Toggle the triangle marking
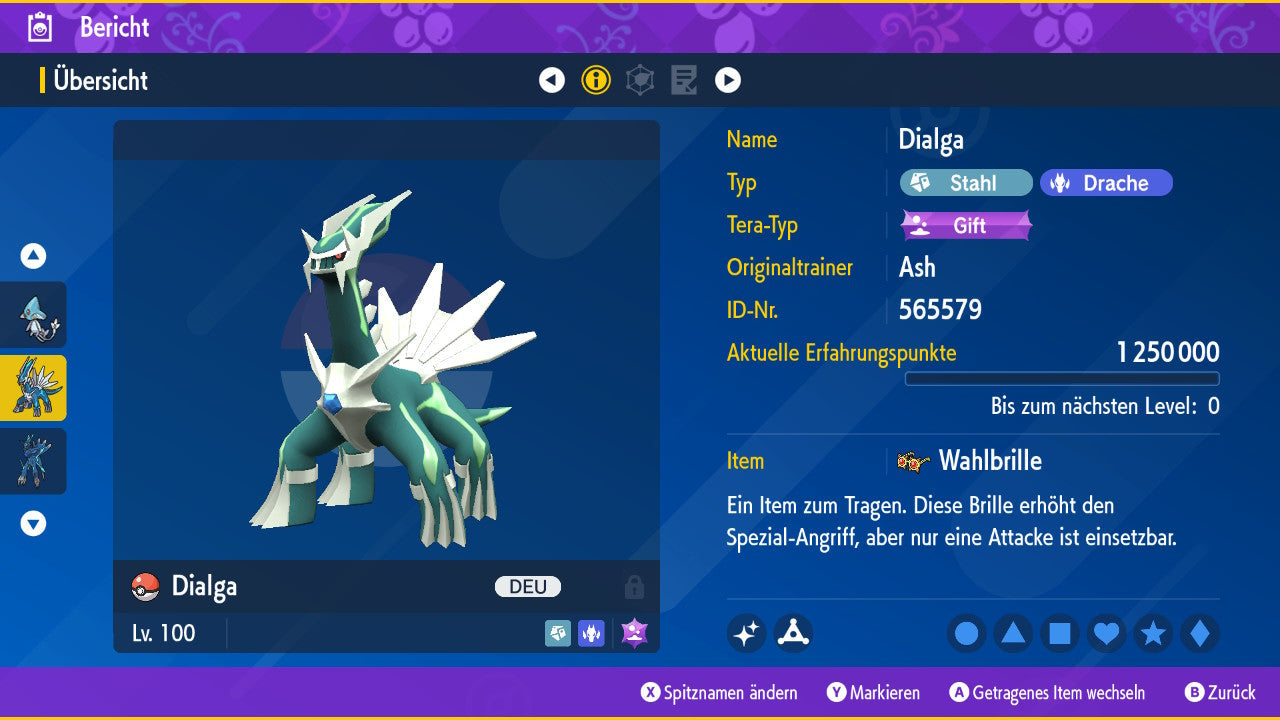This screenshot has width=1280, height=720. (x=1013, y=633)
